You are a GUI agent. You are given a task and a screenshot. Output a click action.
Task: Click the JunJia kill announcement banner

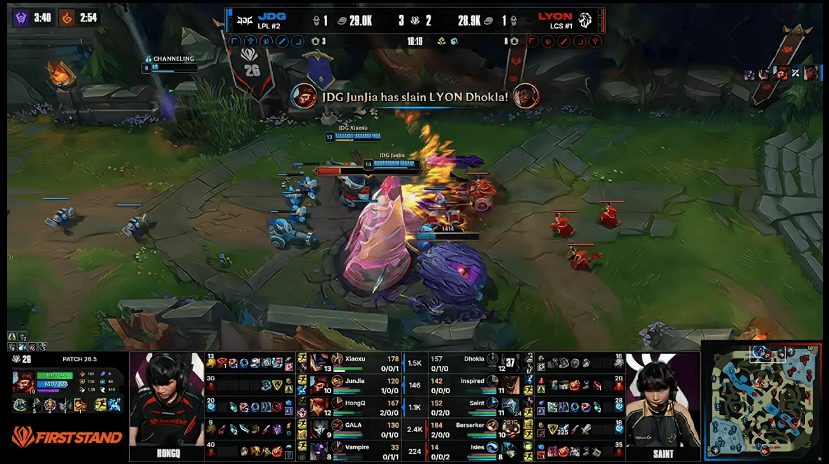click(414, 96)
